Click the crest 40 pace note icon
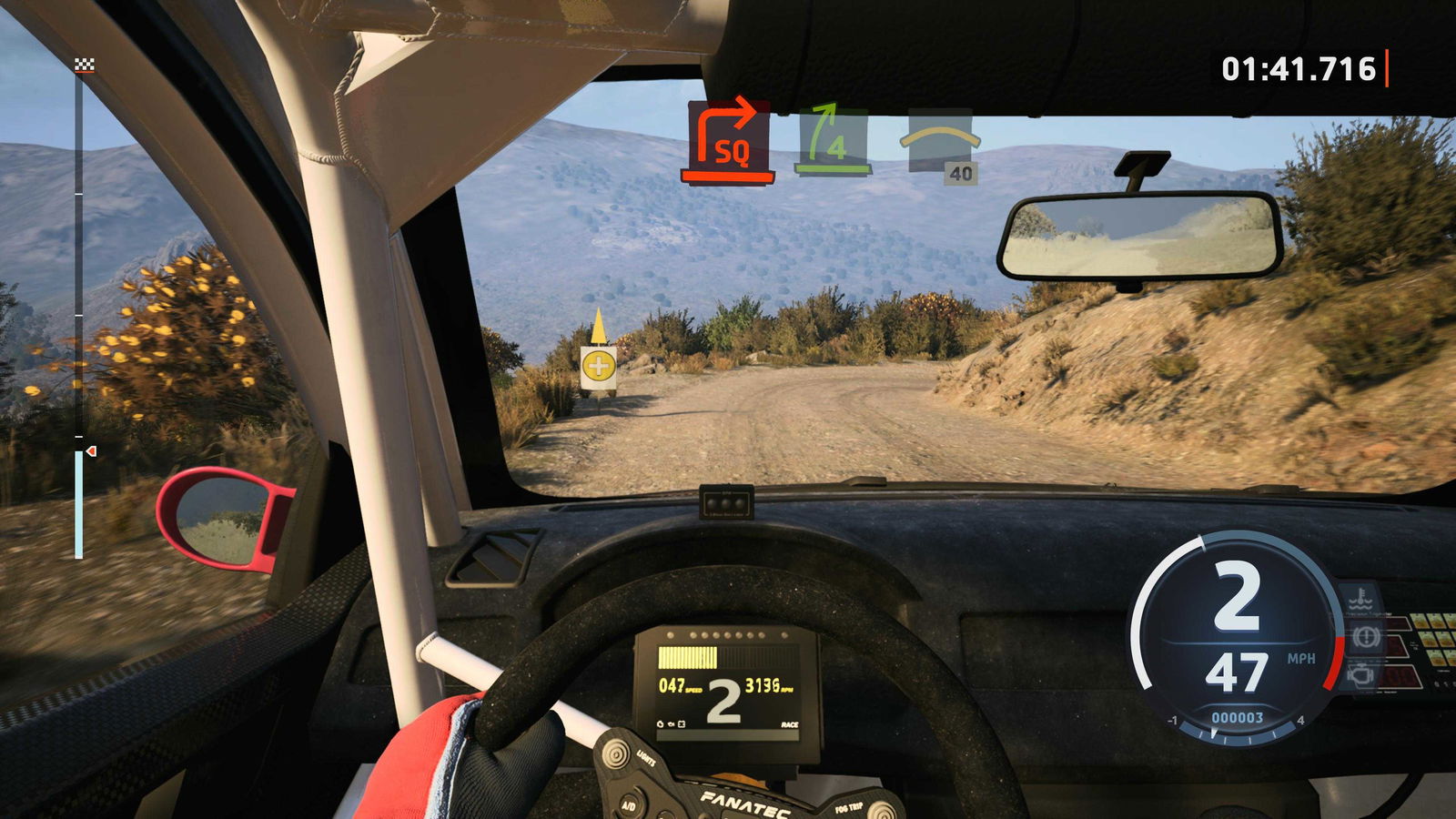The image size is (1456, 819). coord(940,146)
